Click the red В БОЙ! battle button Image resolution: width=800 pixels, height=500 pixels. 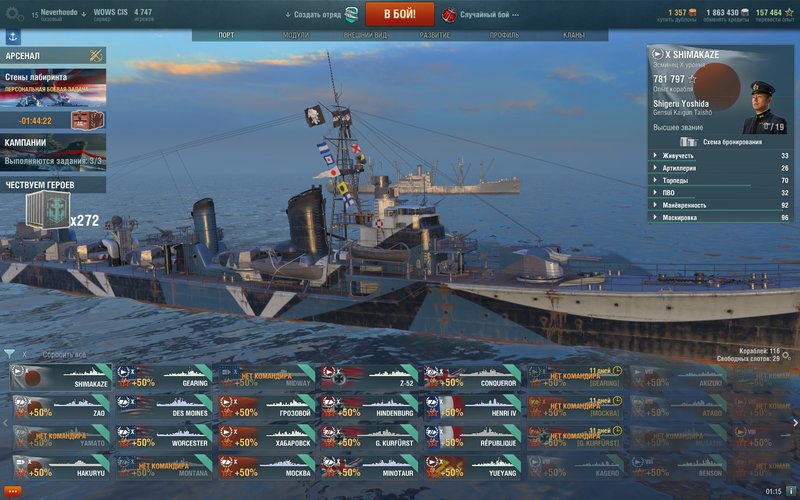[399, 14]
